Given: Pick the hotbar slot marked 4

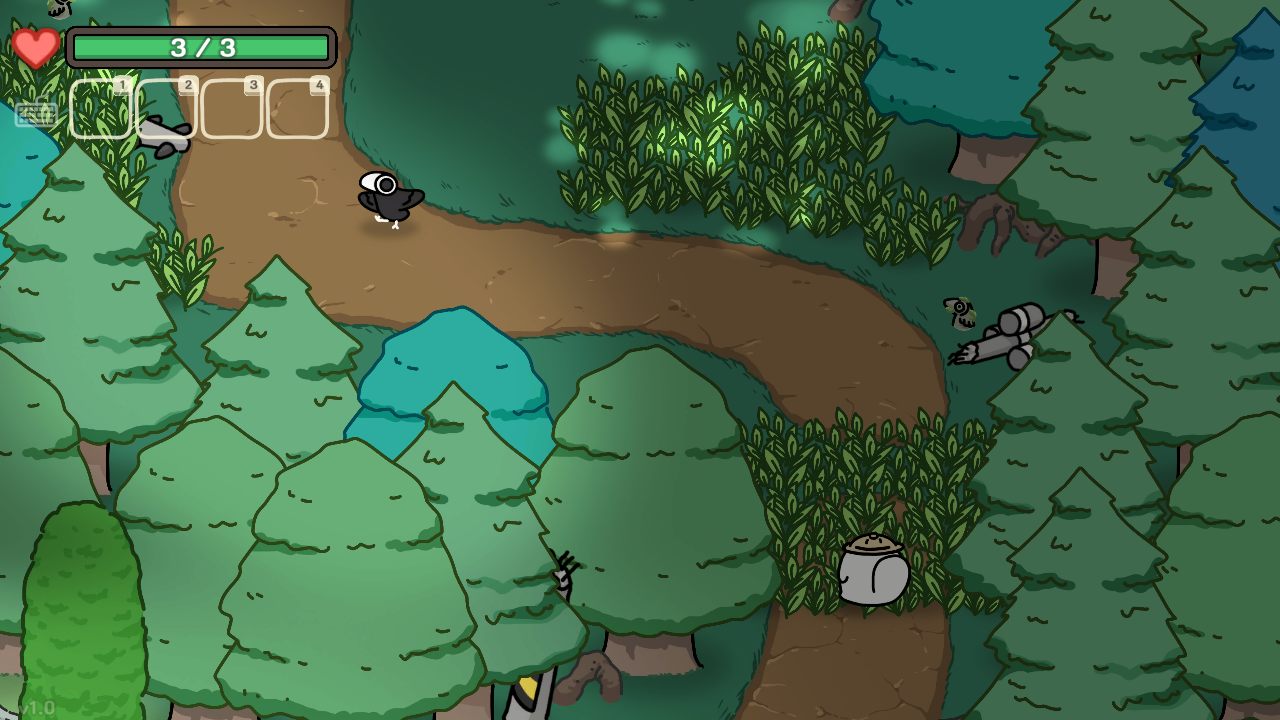Looking at the screenshot, I should click(x=298, y=109).
